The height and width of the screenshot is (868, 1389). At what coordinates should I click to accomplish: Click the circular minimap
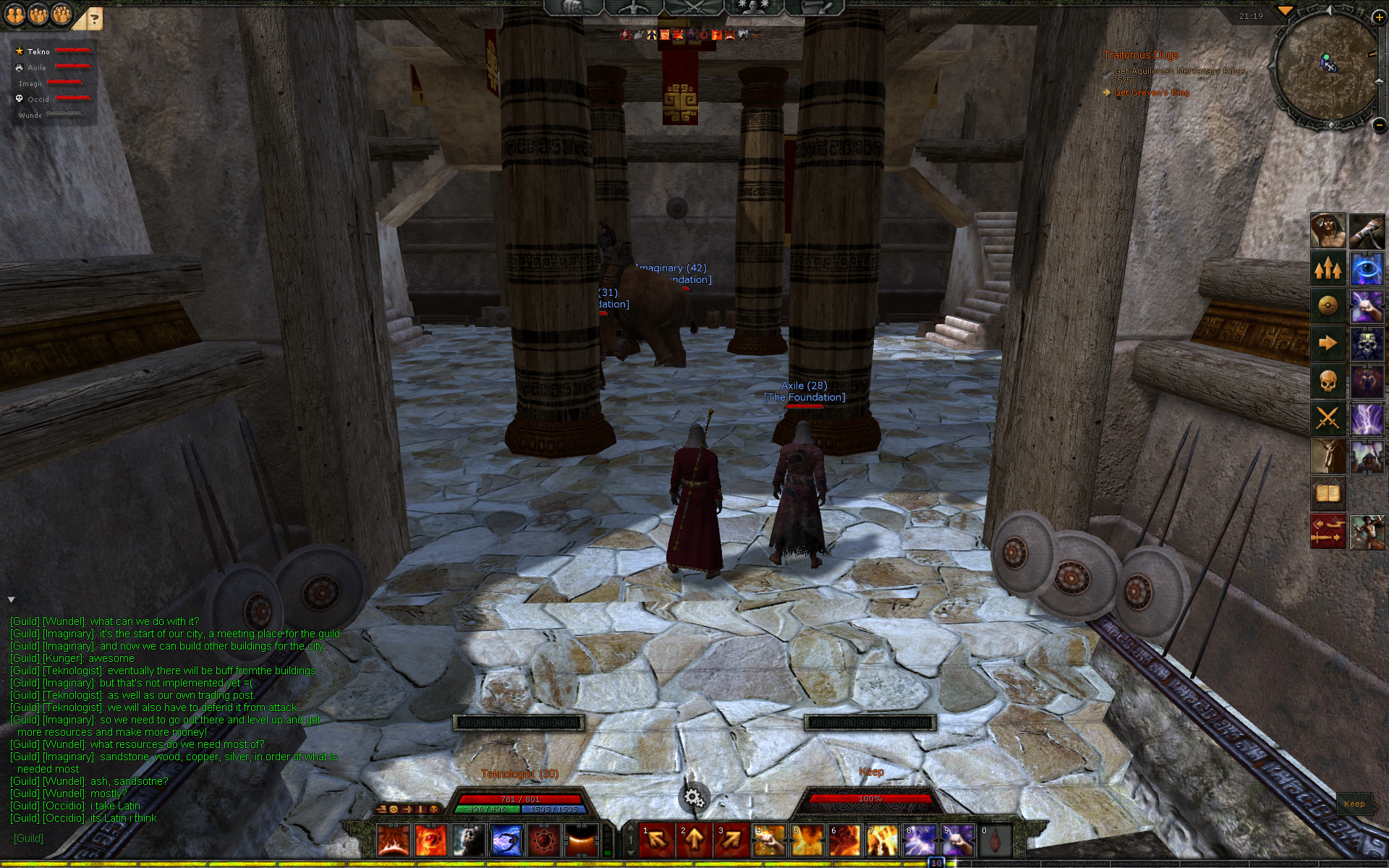[1327, 67]
